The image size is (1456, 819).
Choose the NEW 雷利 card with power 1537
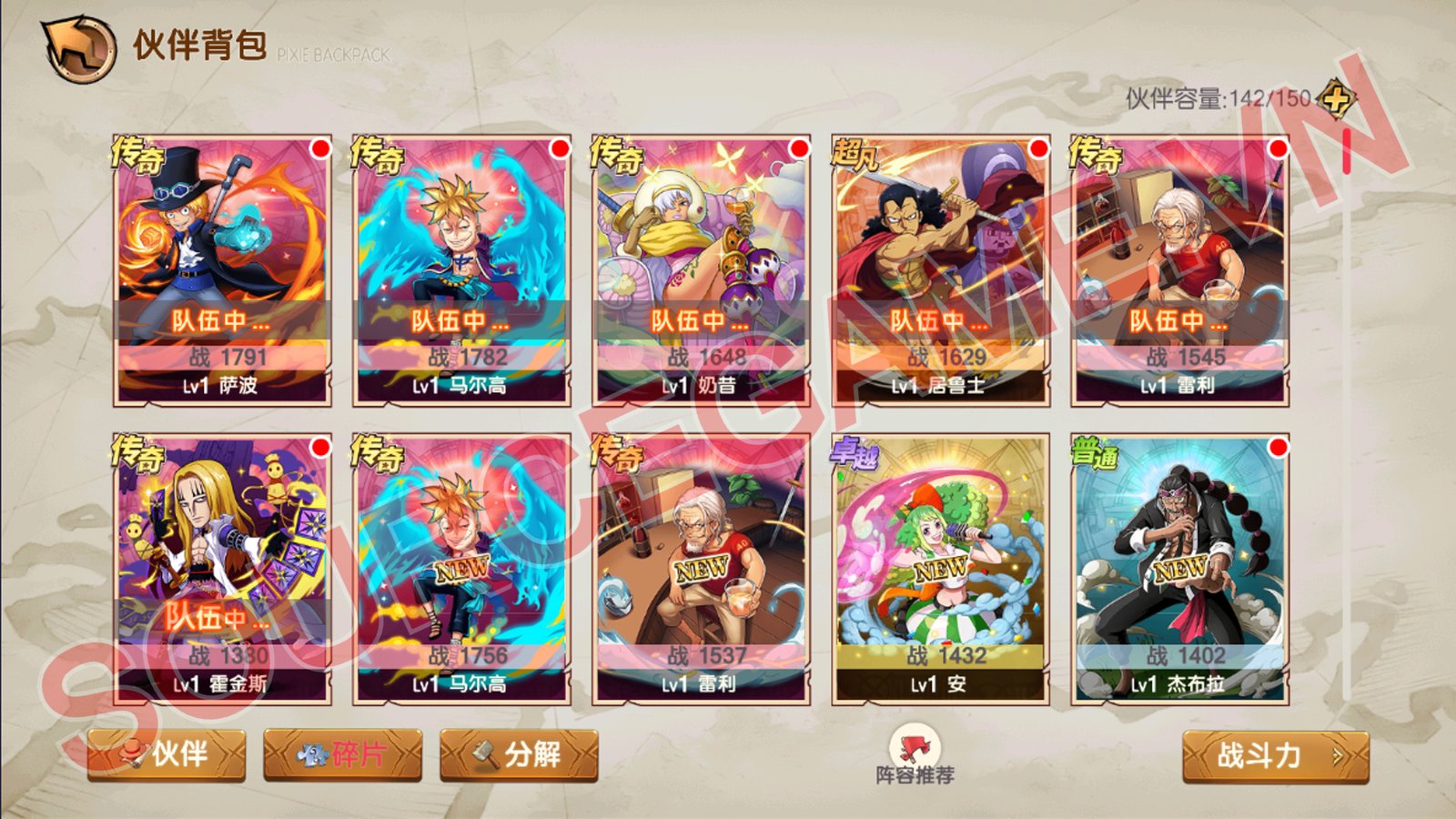pyautogui.click(x=701, y=569)
